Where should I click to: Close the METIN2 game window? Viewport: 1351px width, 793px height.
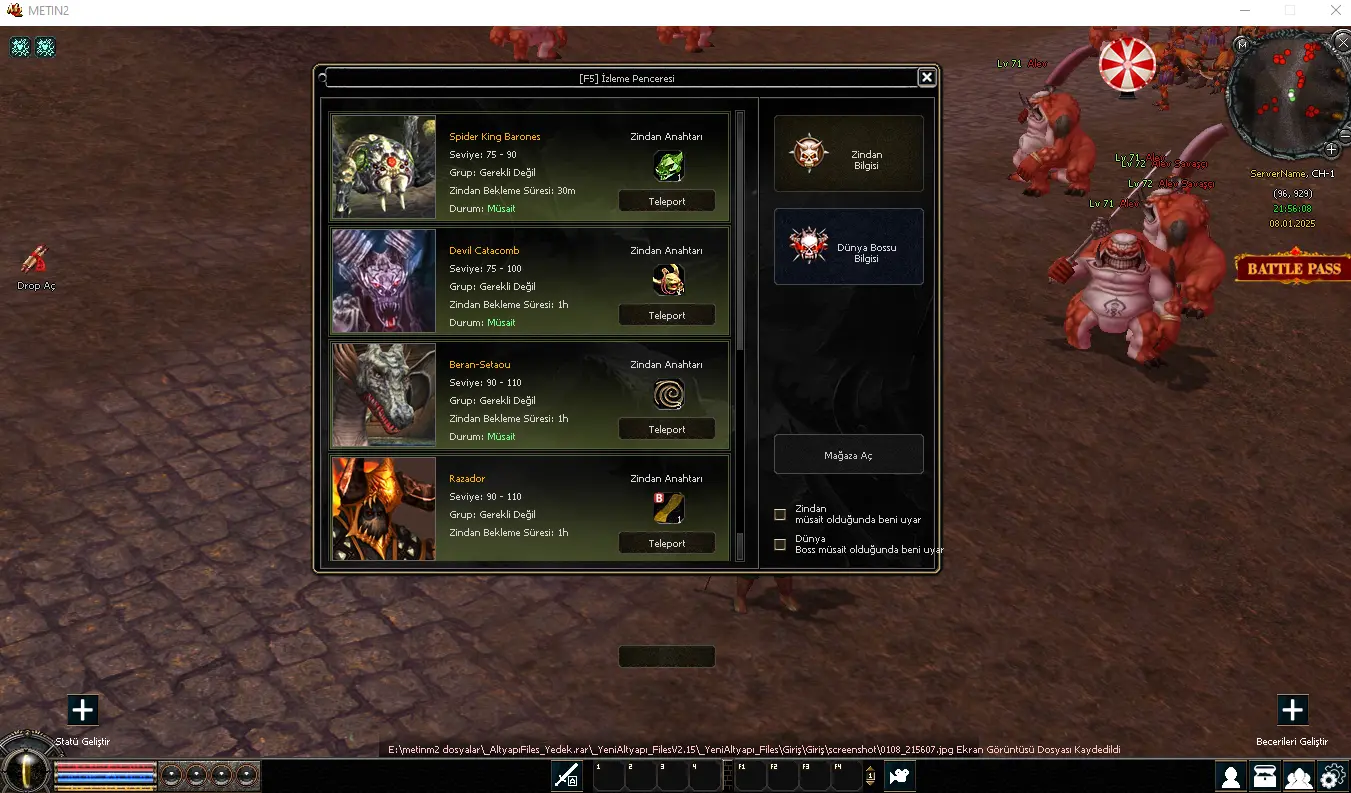pos(1335,11)
